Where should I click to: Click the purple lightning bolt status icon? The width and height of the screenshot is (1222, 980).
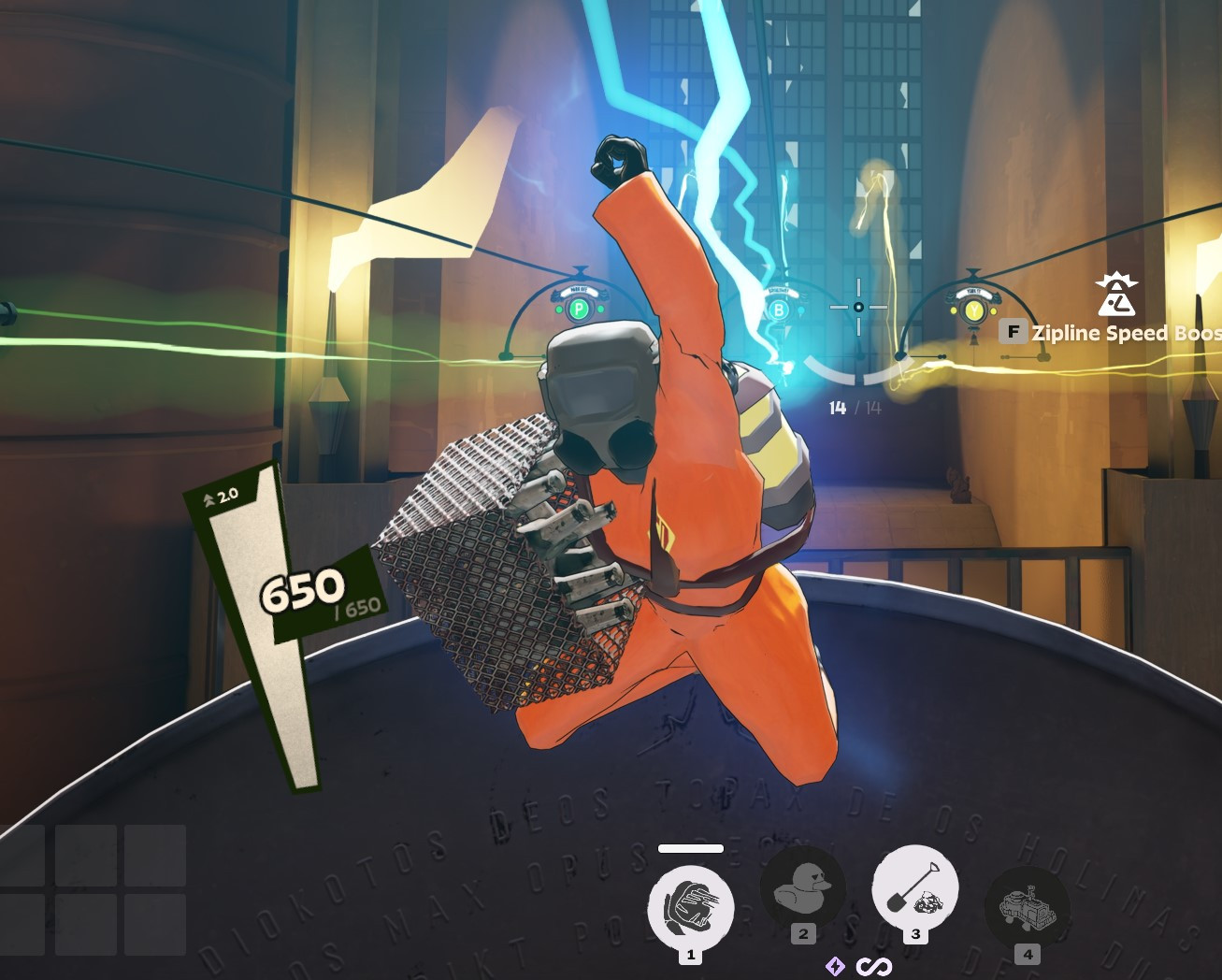[x=835, y=966]
